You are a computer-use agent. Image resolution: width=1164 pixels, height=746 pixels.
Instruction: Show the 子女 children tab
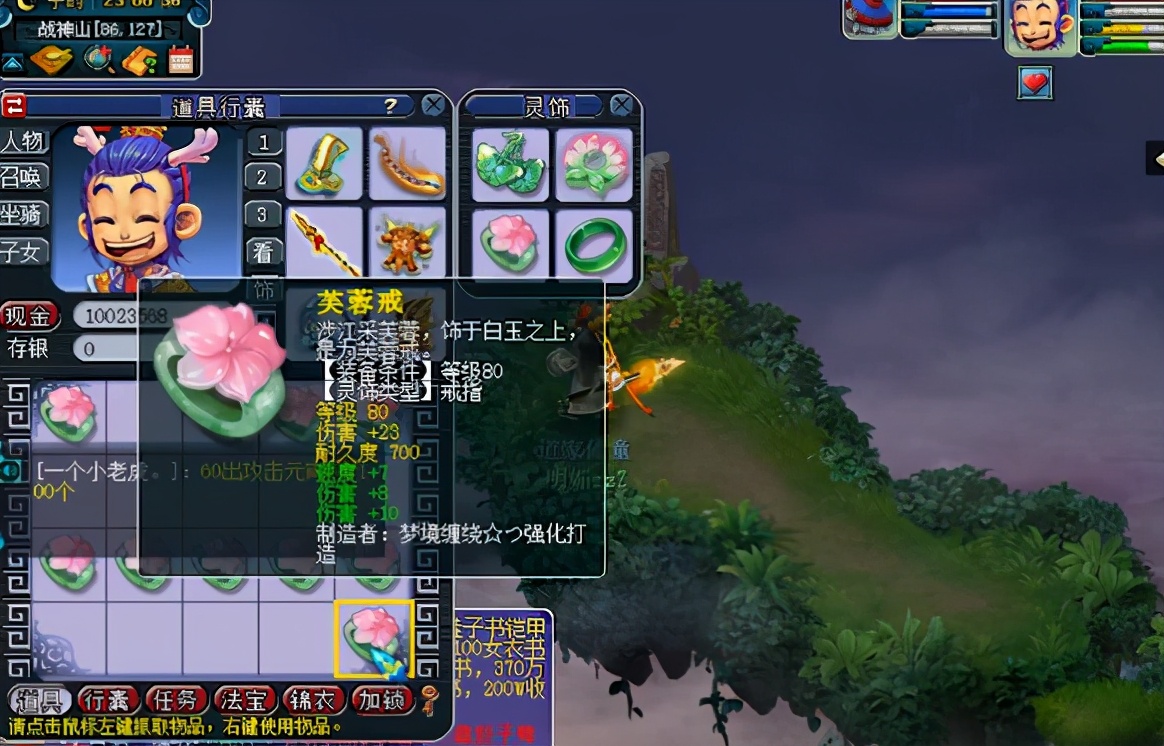[23, 251]
